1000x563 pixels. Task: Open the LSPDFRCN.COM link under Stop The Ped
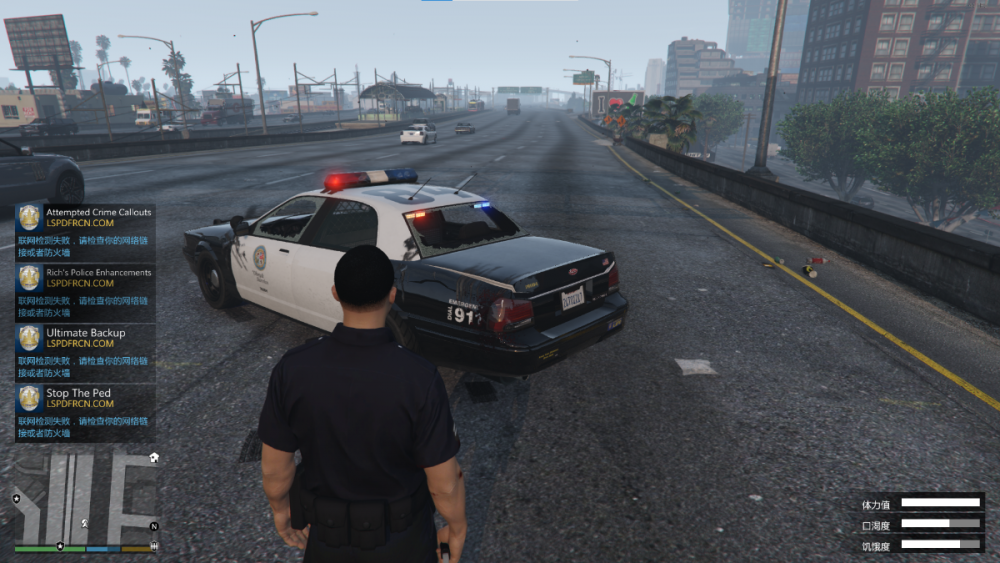[80, 404]
